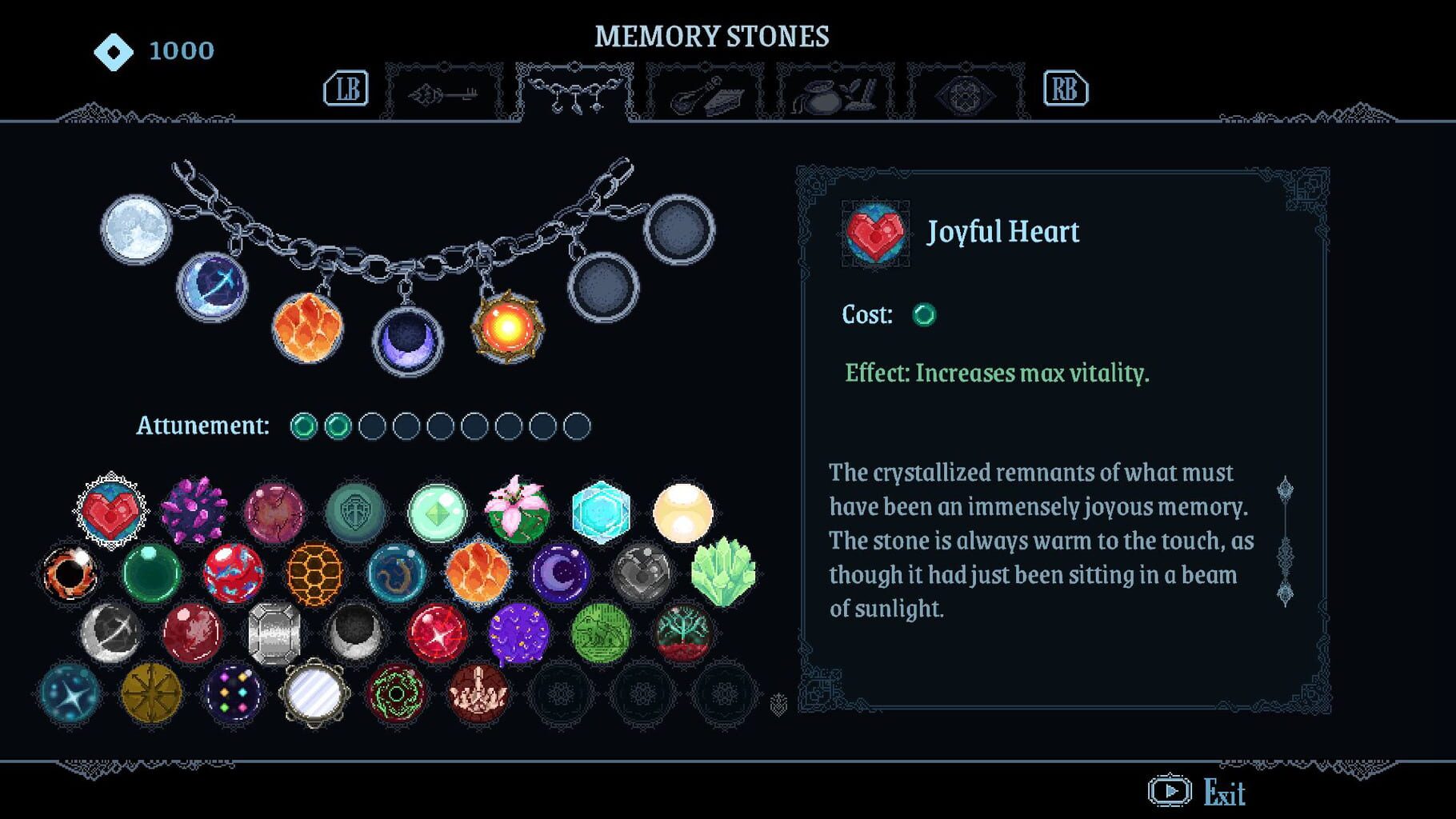Unequip the shooting star pendant from the necklace

point(212,284)
